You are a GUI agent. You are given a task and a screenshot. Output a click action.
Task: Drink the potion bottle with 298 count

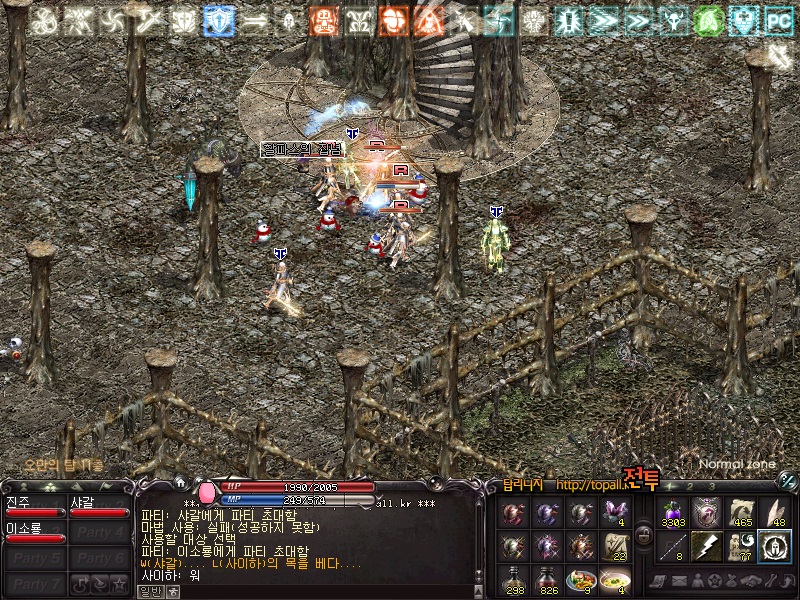(x=515, y=579)
